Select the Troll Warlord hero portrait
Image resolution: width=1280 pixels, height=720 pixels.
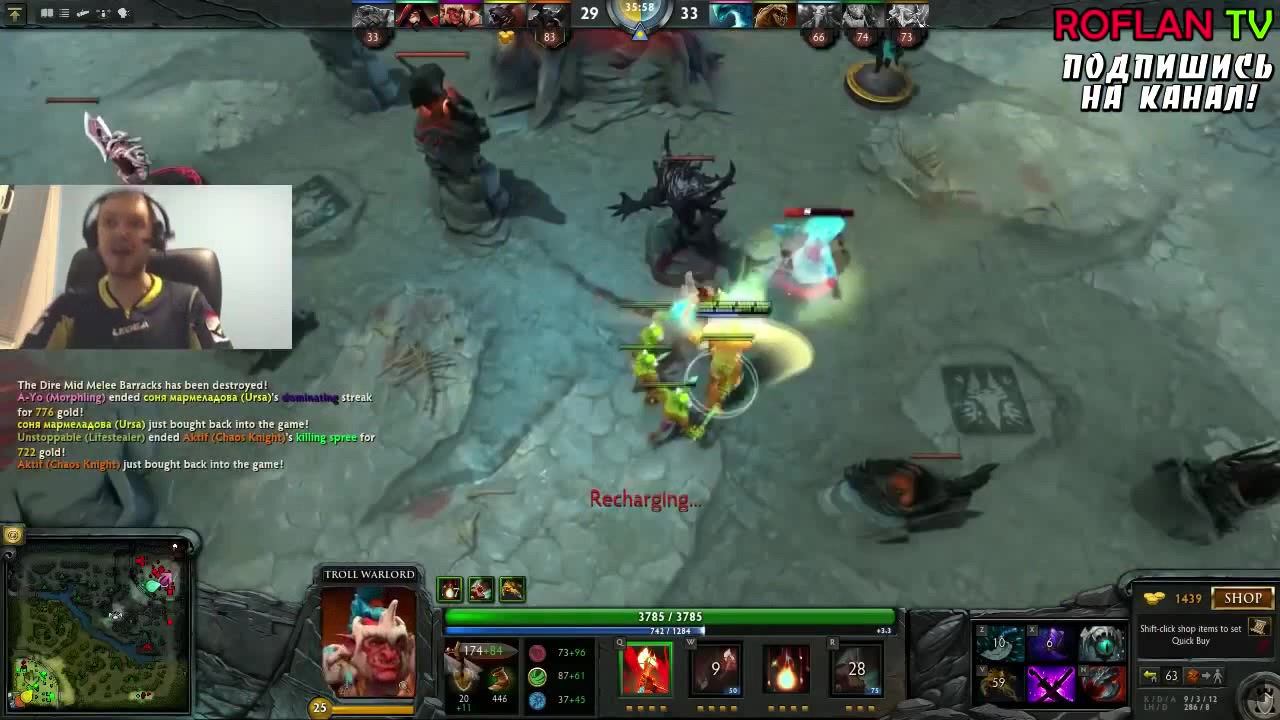[x=369, y=640]
